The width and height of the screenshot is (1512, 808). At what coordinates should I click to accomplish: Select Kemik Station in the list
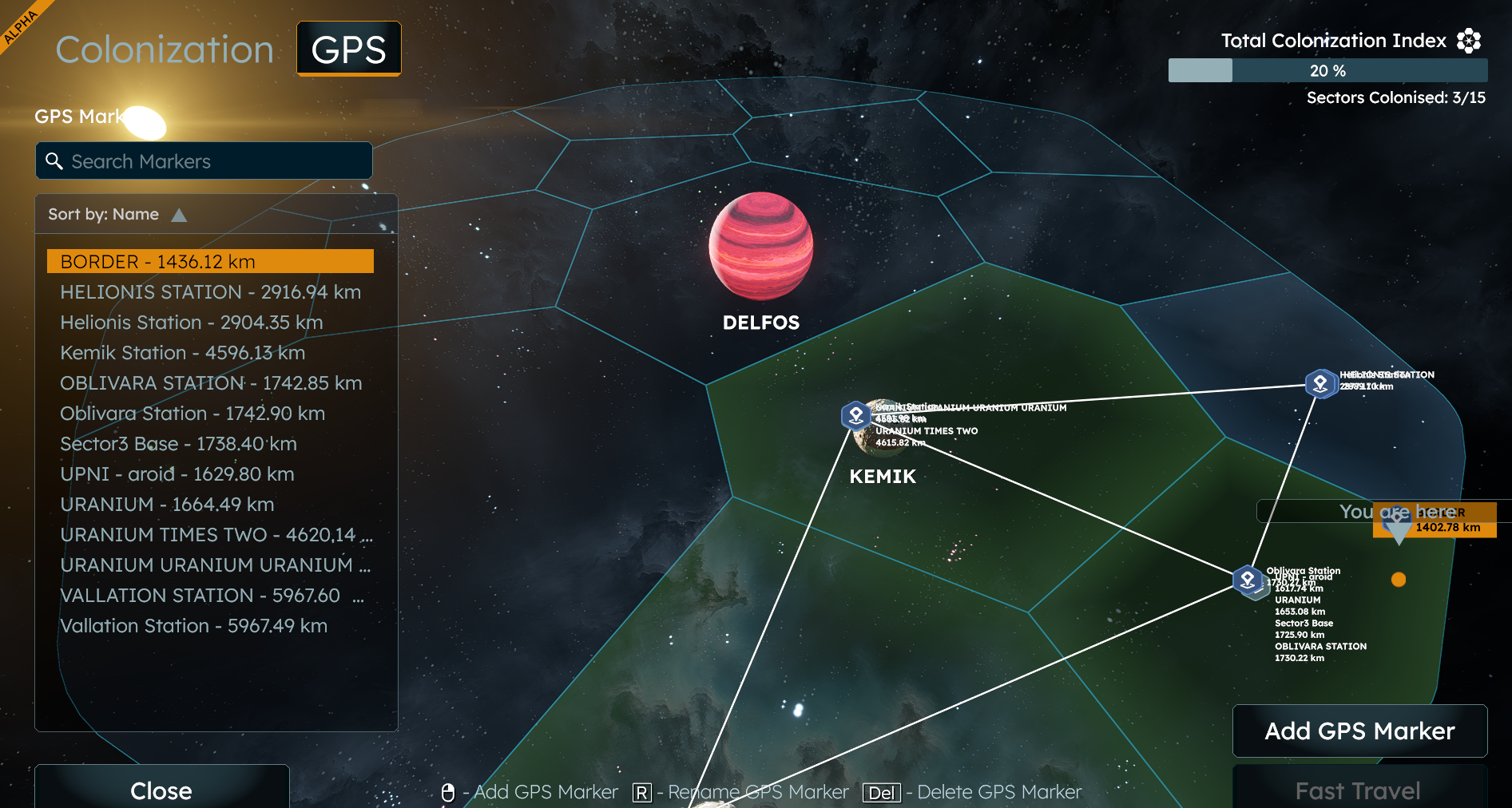182,353
